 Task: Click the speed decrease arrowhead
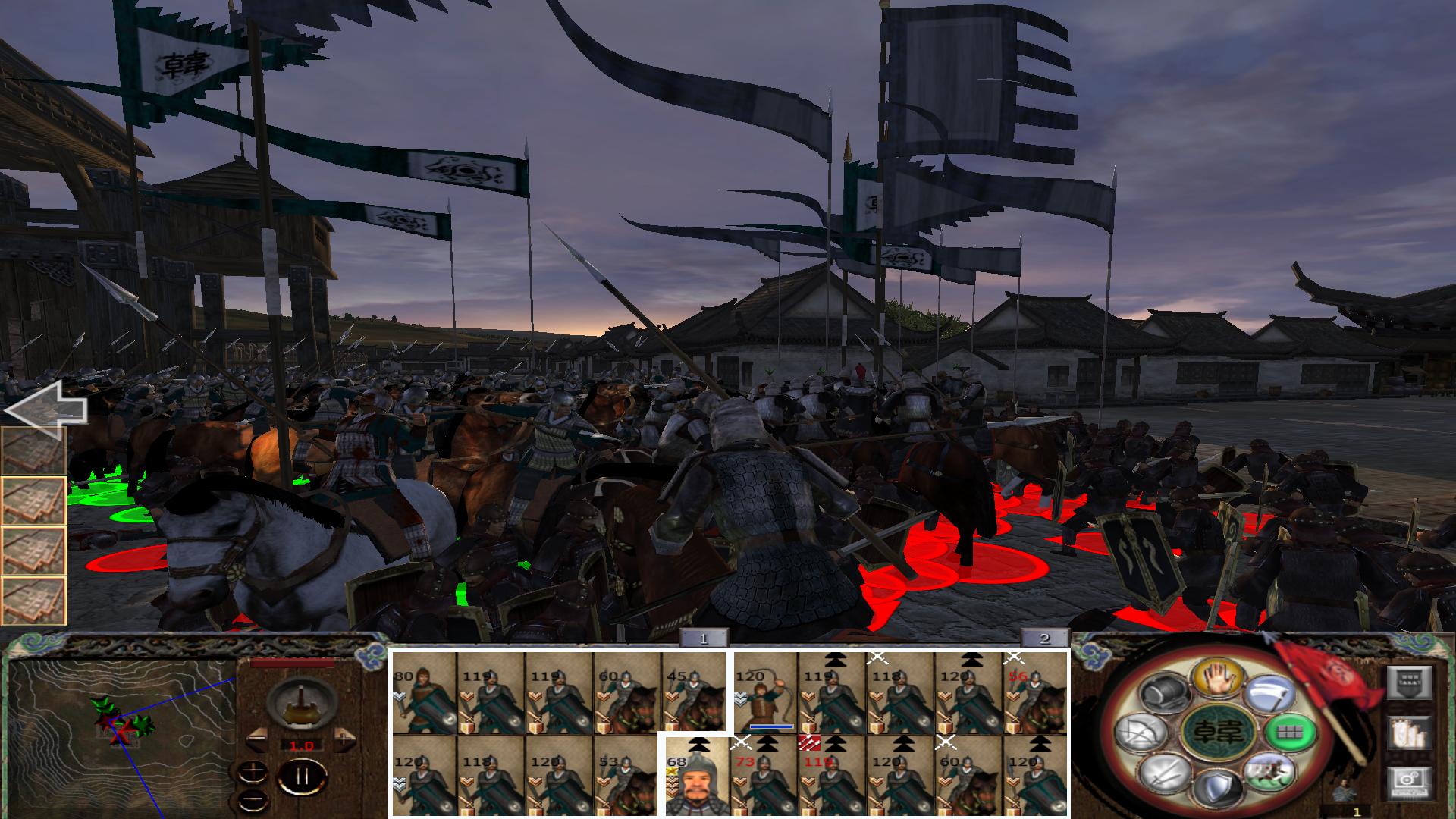[257, 739]
